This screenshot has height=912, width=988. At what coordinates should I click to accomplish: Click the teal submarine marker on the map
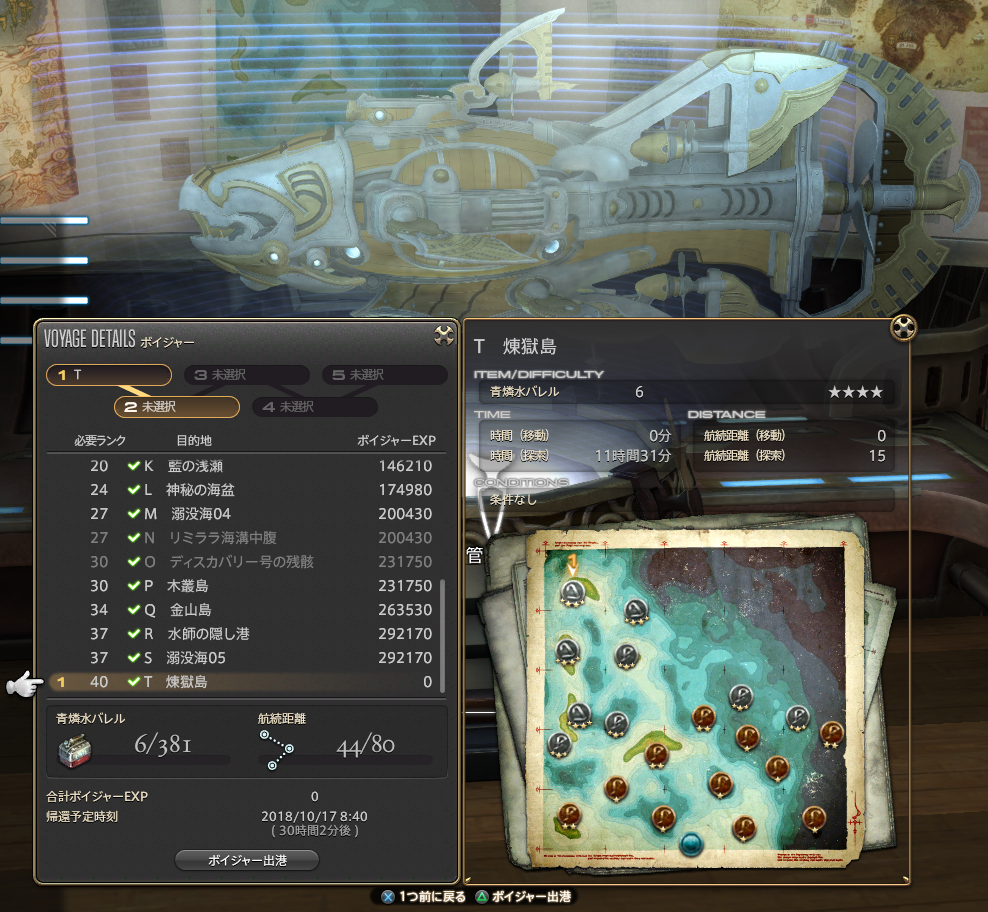click(x=690, y=844)
